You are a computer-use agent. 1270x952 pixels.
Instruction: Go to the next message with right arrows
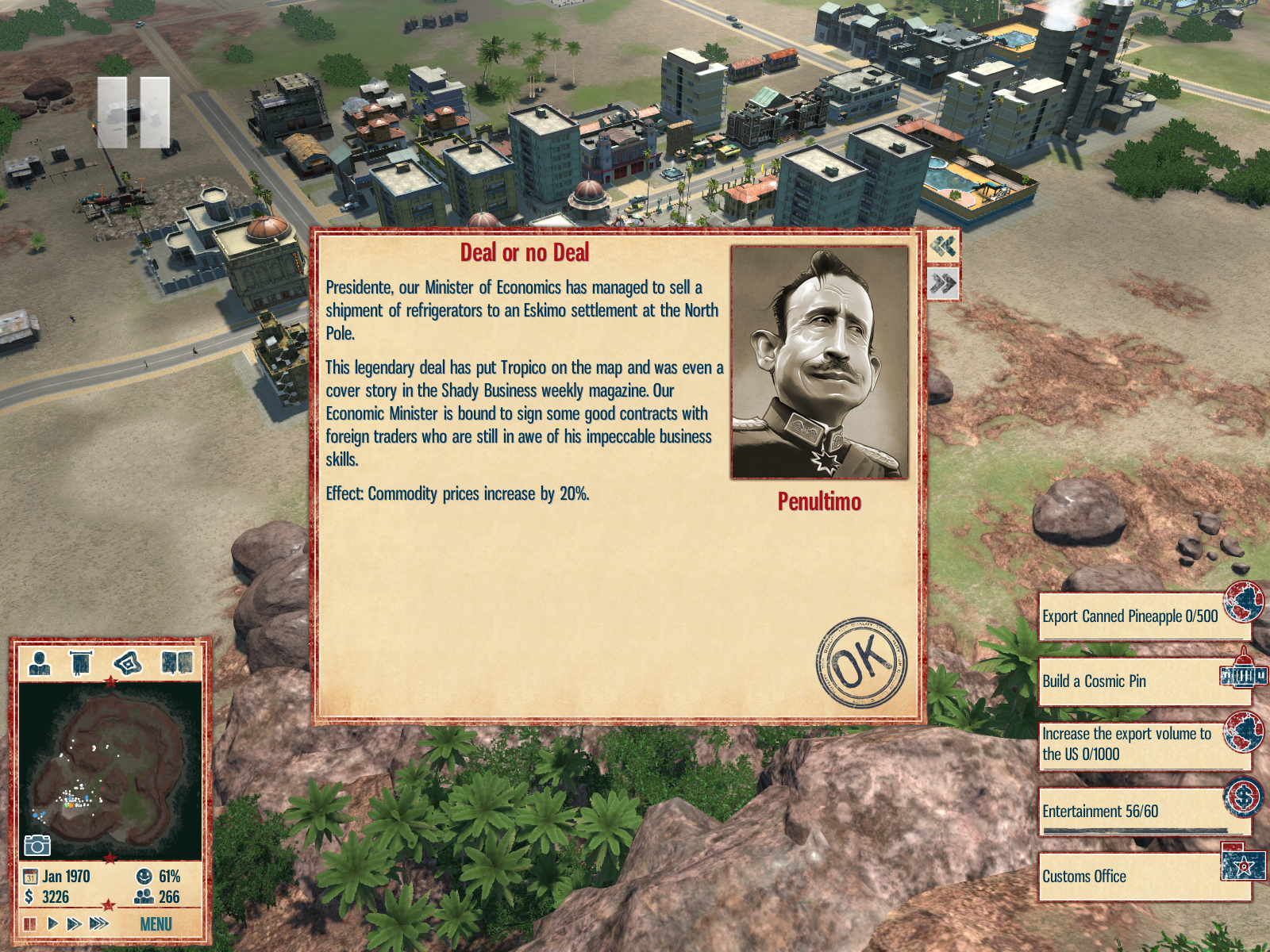click(x=943, y=283)
